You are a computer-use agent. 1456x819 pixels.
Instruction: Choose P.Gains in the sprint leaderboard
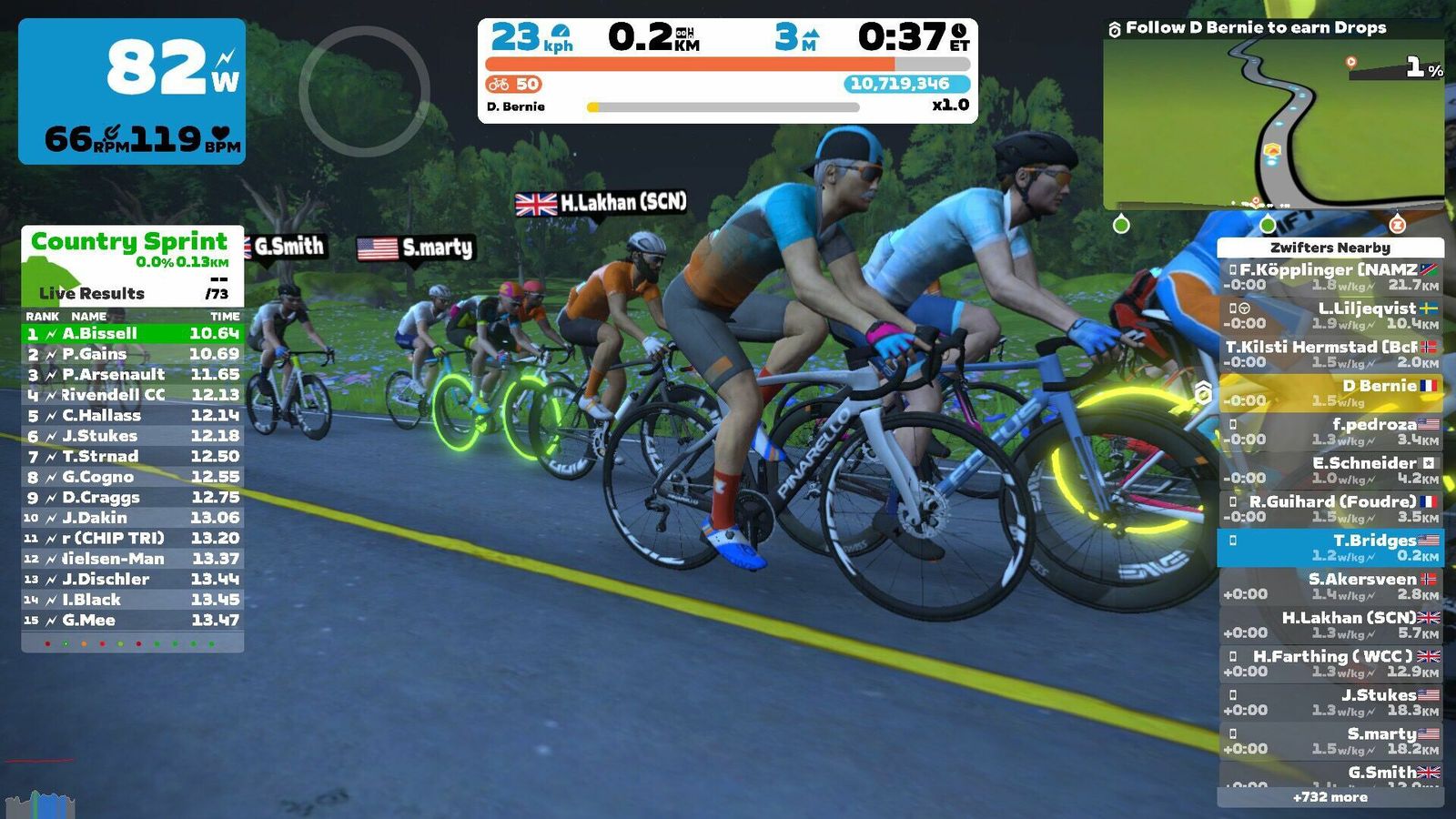(x=133, y=354)
